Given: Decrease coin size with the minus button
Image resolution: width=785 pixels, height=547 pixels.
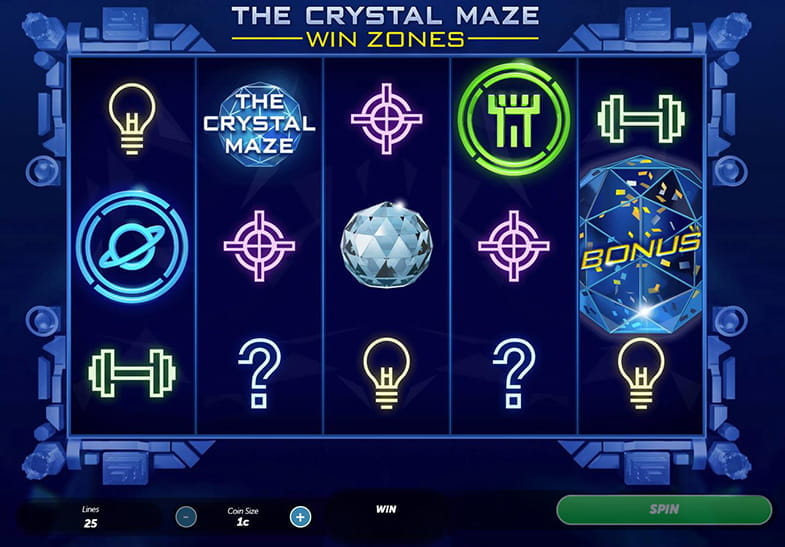Looking at the screenshot, I should click(186, 517).
